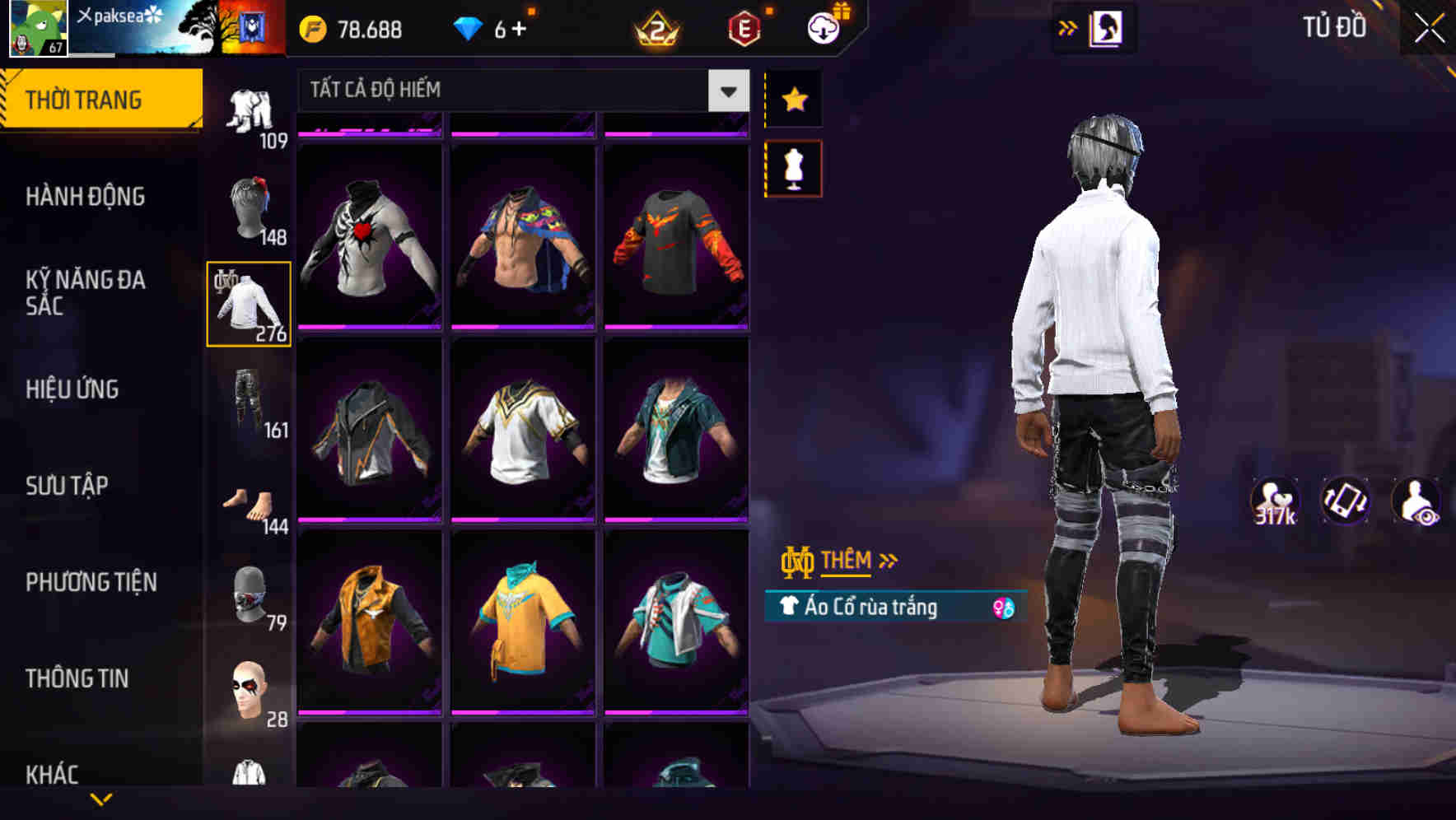Toggle the mannequin preview mode

tap(793, 167)
